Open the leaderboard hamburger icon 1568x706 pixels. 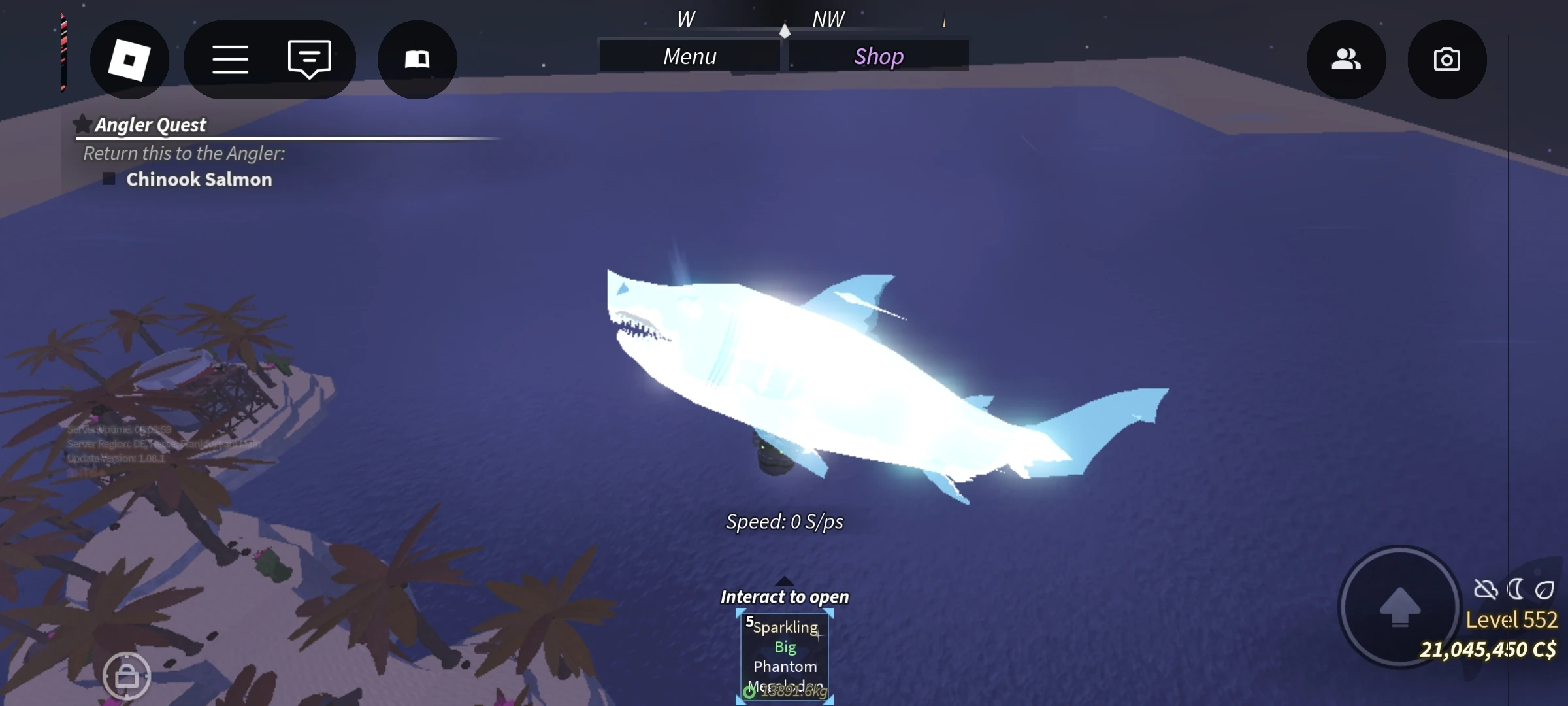click(x=230, y=59)
